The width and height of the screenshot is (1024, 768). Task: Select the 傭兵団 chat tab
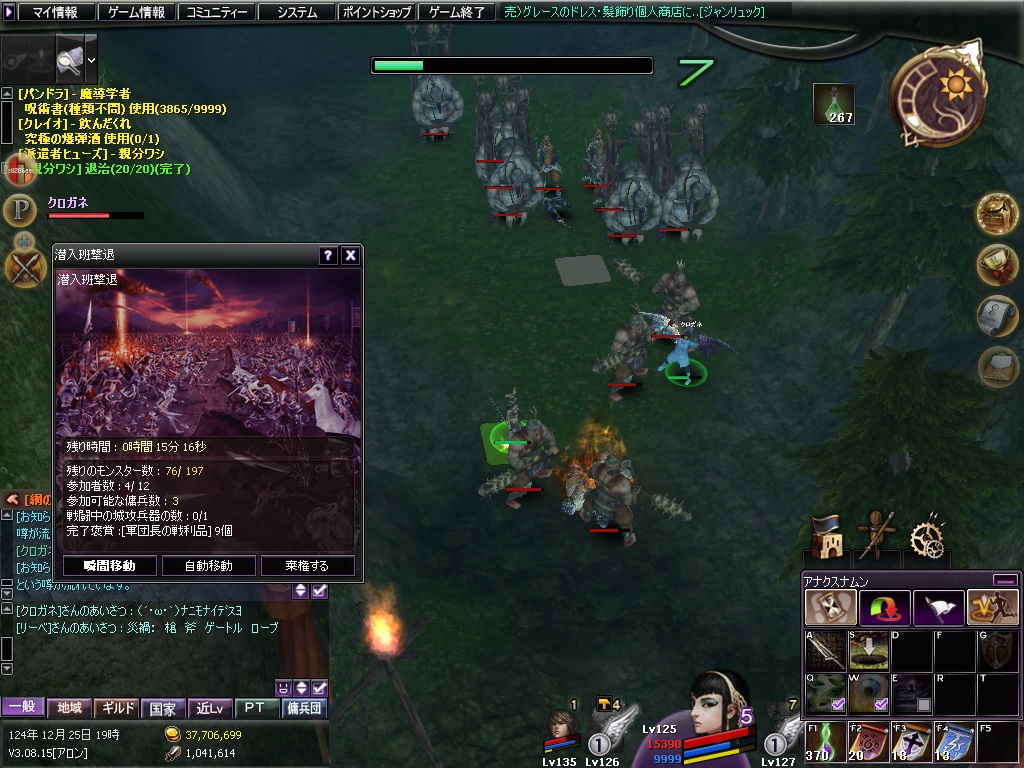click(x=303, y=708)
